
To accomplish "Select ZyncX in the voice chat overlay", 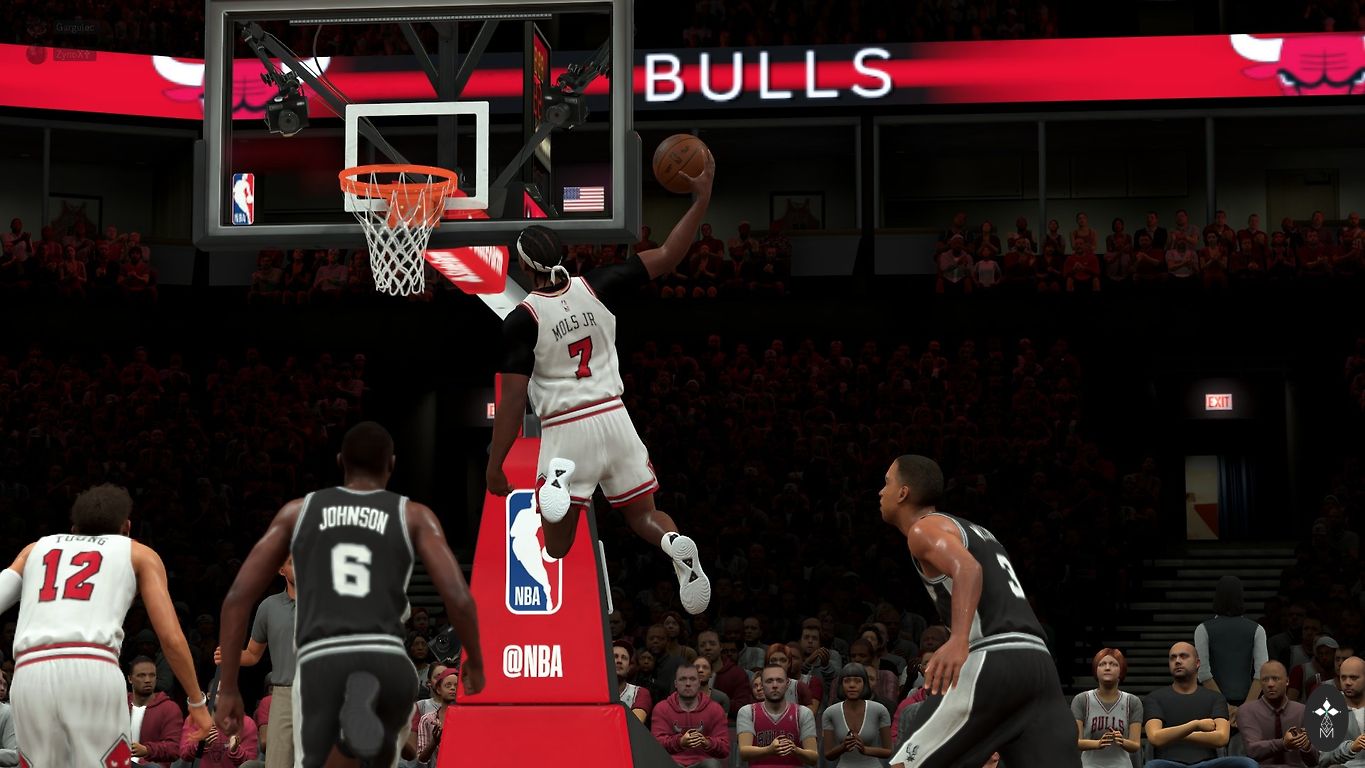I will tap(72, 54).
